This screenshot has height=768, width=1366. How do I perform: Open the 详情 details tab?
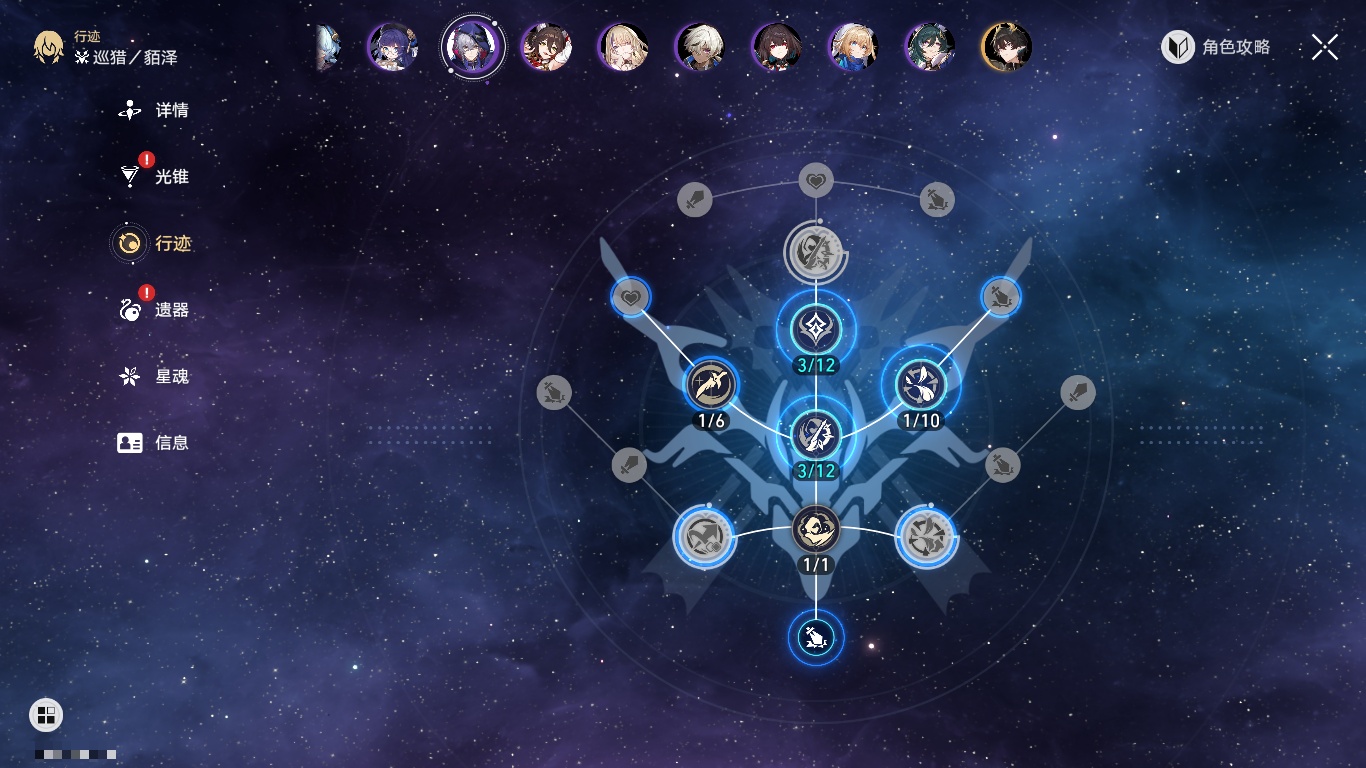click(x=155, y=110)
